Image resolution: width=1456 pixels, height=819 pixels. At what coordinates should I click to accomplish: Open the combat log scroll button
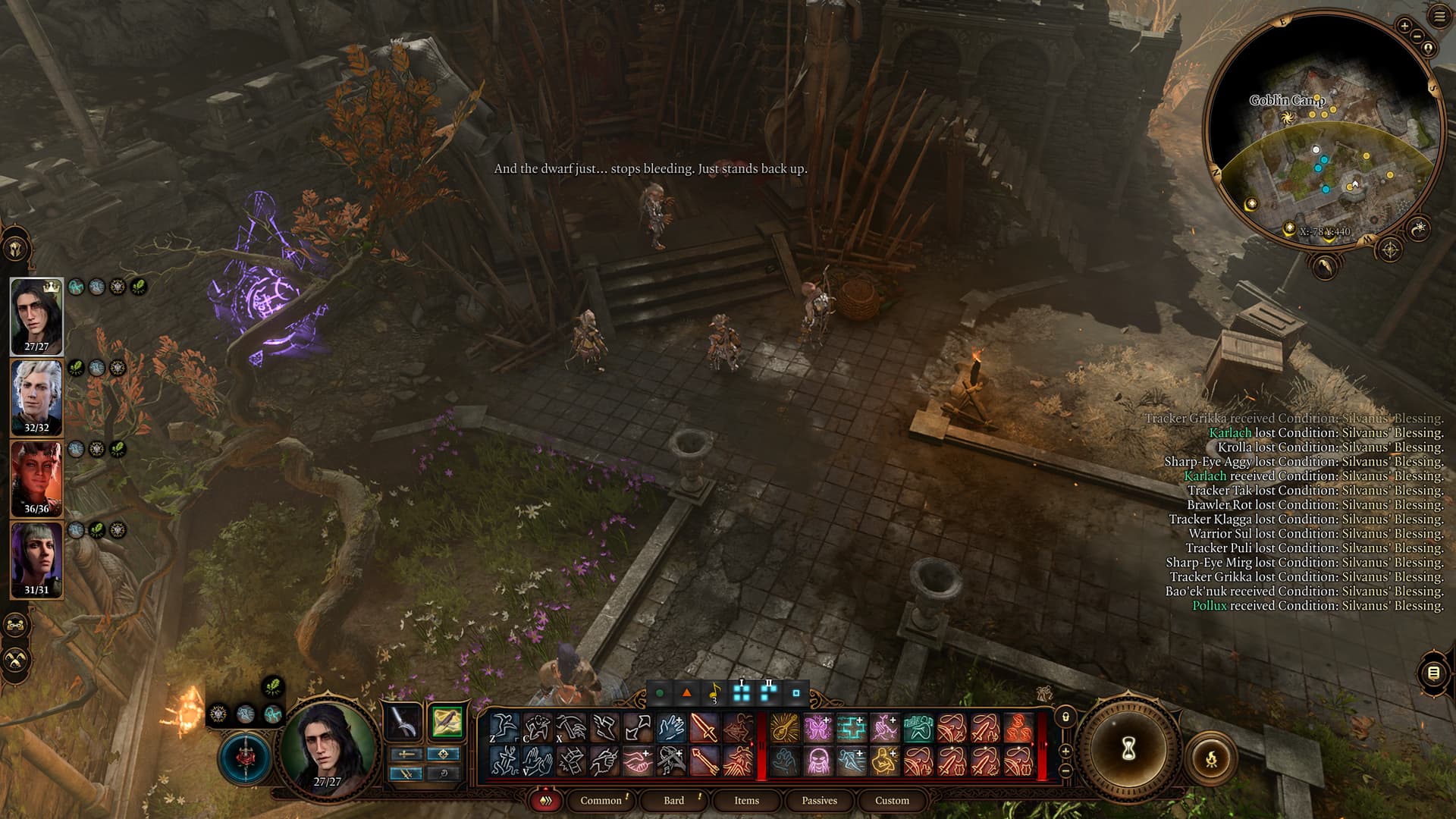click(x=1432, y=673)
